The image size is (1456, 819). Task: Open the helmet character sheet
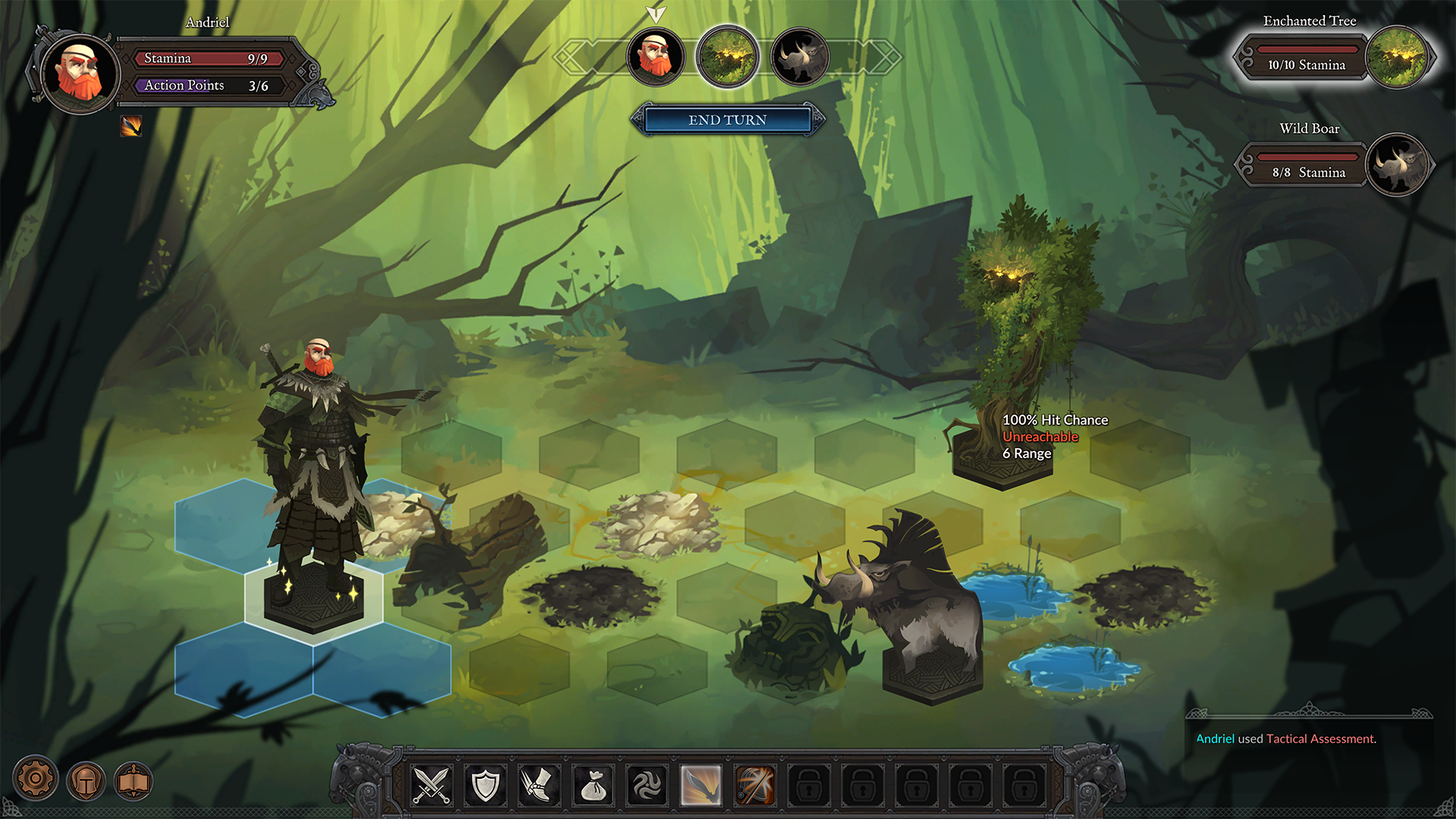pyautogui.click(x=86, y=781)
